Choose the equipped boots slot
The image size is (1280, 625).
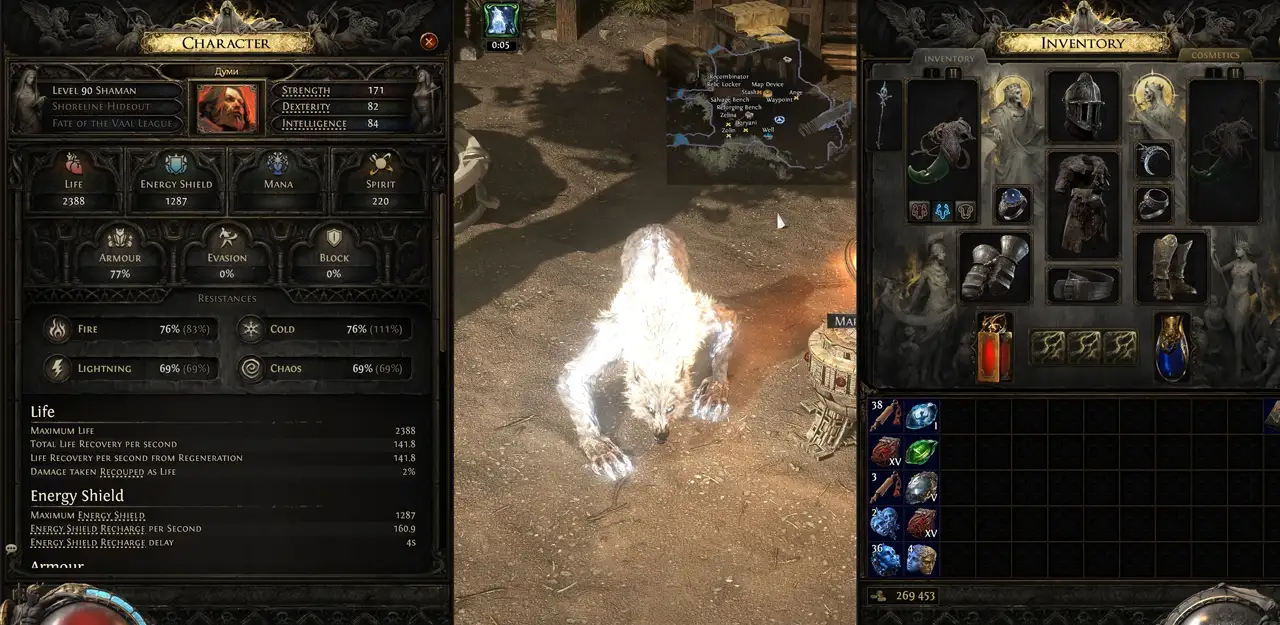coord(1171,267)
